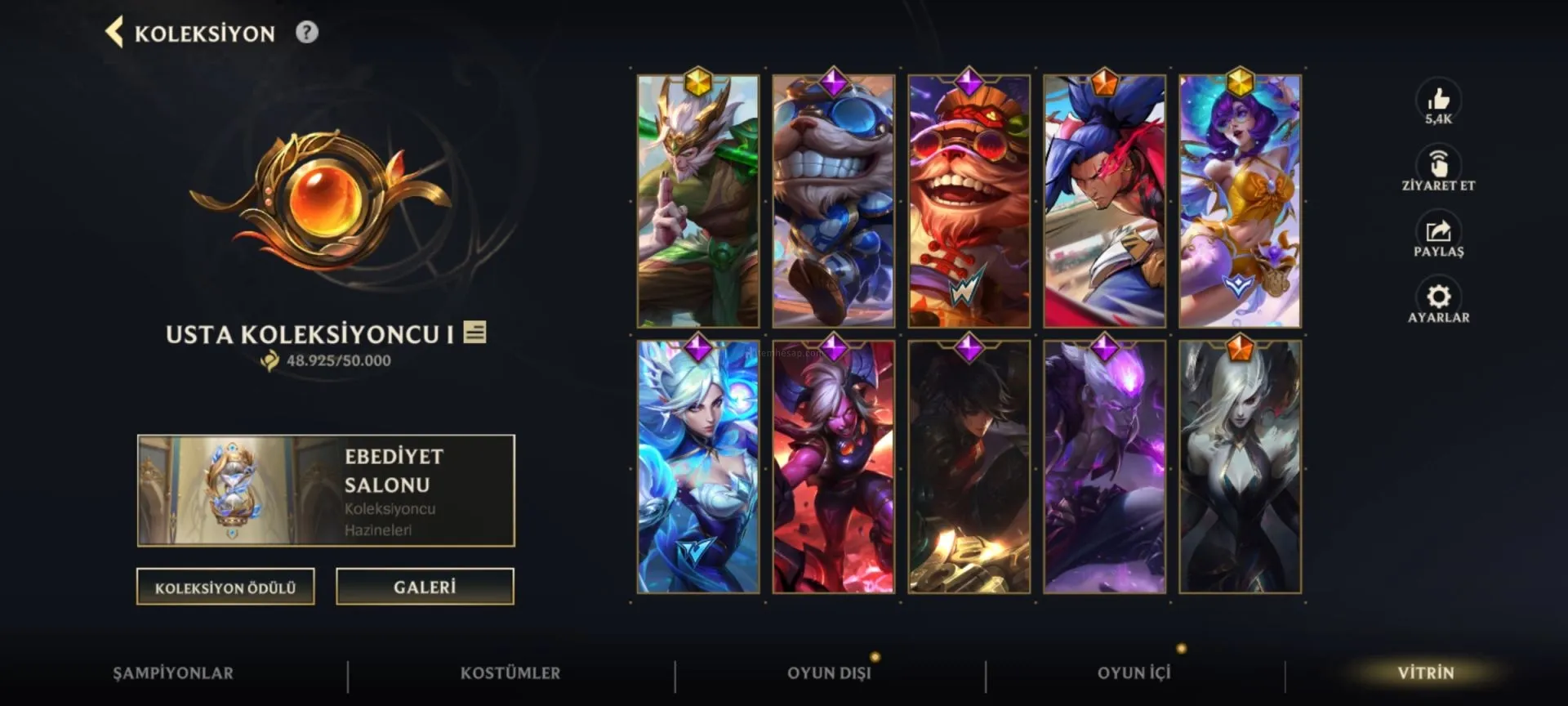
Task: Select the green monkey king skin card
Action: (698, 202)
